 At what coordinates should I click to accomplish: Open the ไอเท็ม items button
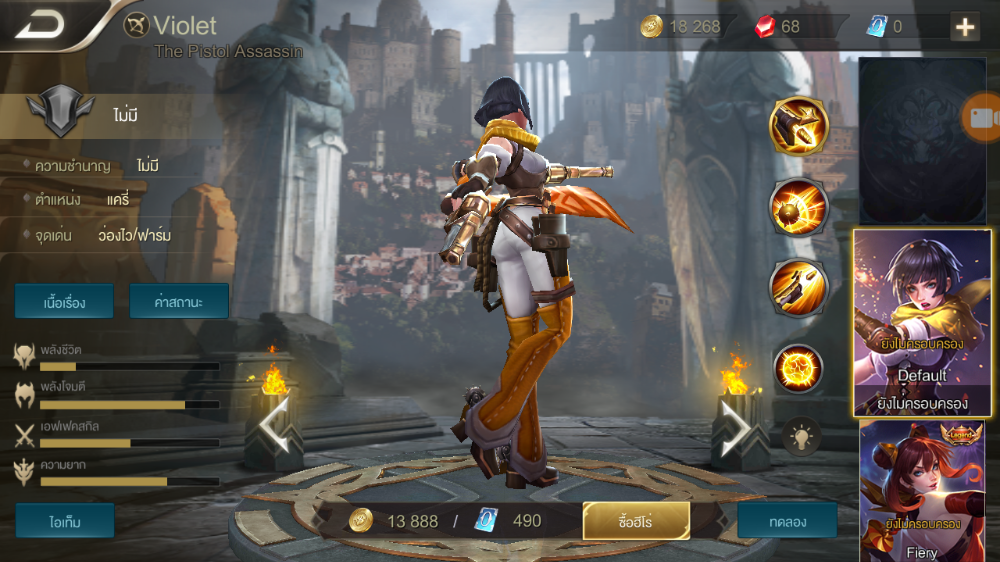pos(65,520)
